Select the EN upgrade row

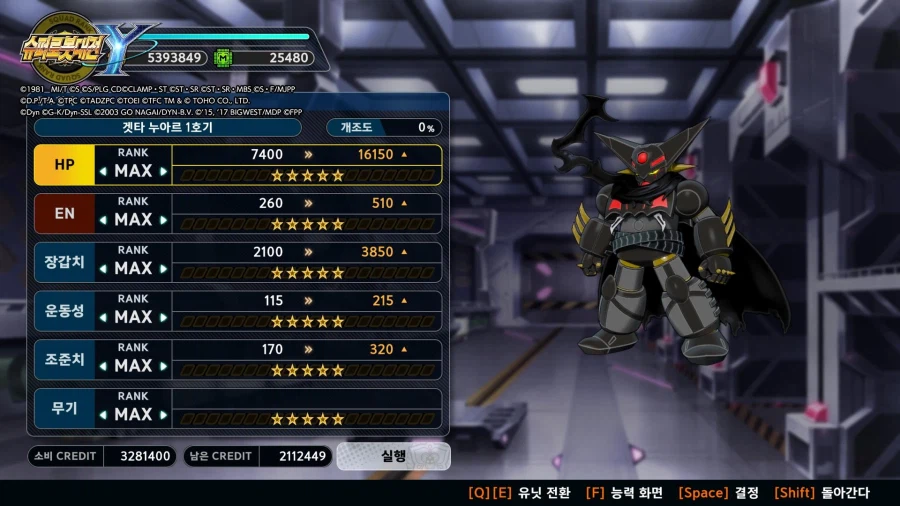pyautogui.click(x=64, y=213)
